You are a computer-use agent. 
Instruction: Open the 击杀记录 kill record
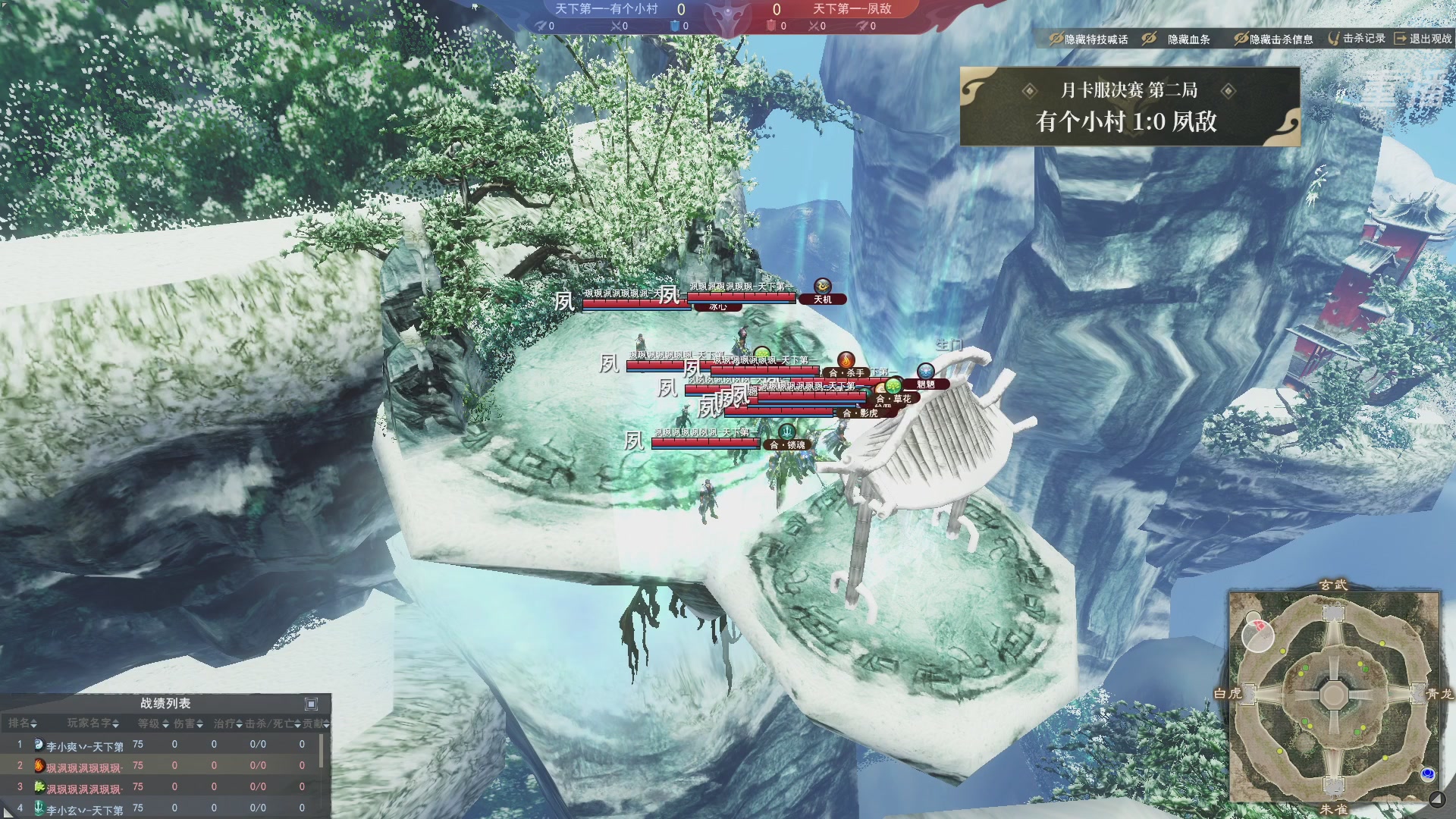(1357, 39)
